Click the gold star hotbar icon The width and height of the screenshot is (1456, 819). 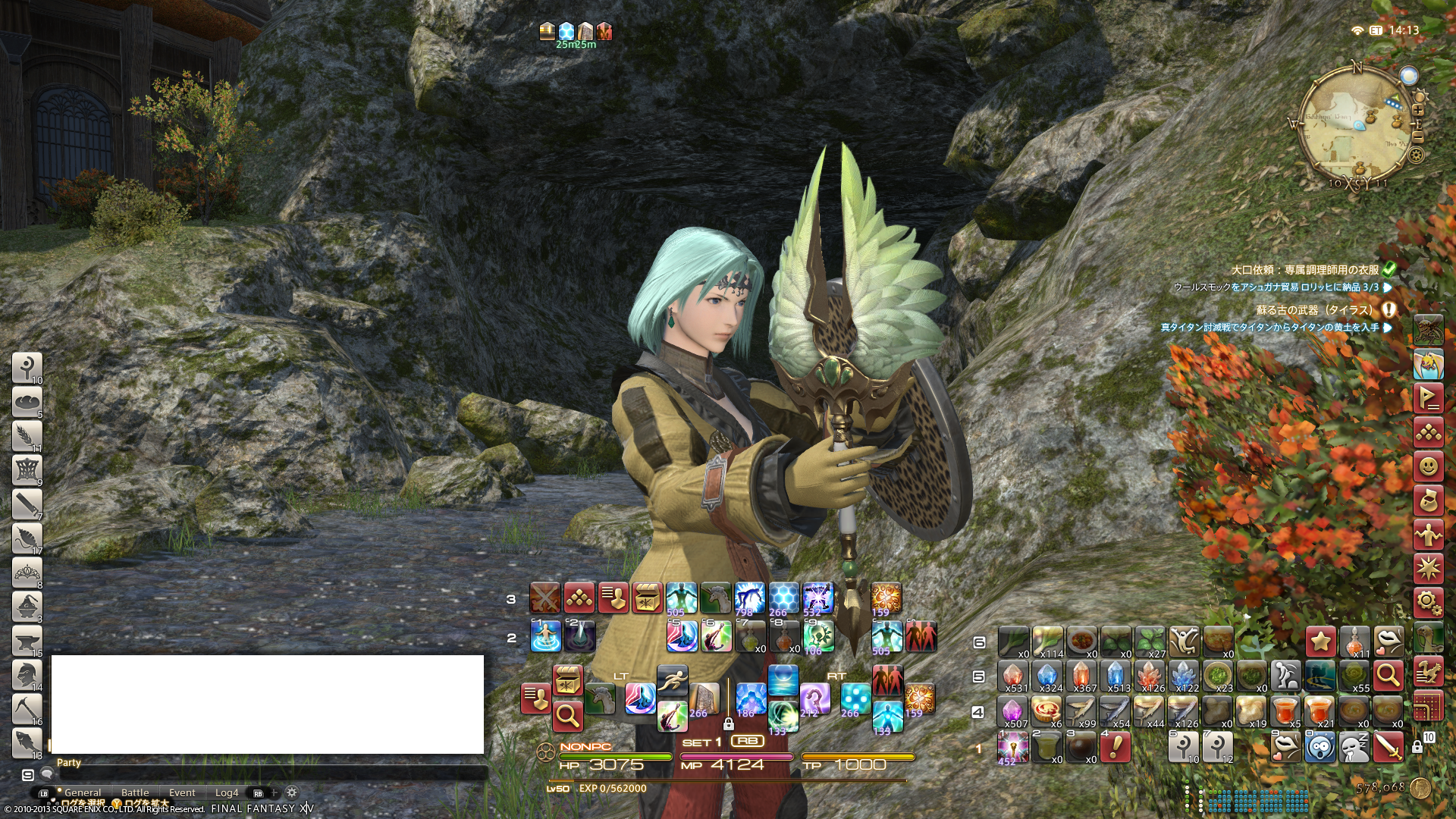(1320, 642)
